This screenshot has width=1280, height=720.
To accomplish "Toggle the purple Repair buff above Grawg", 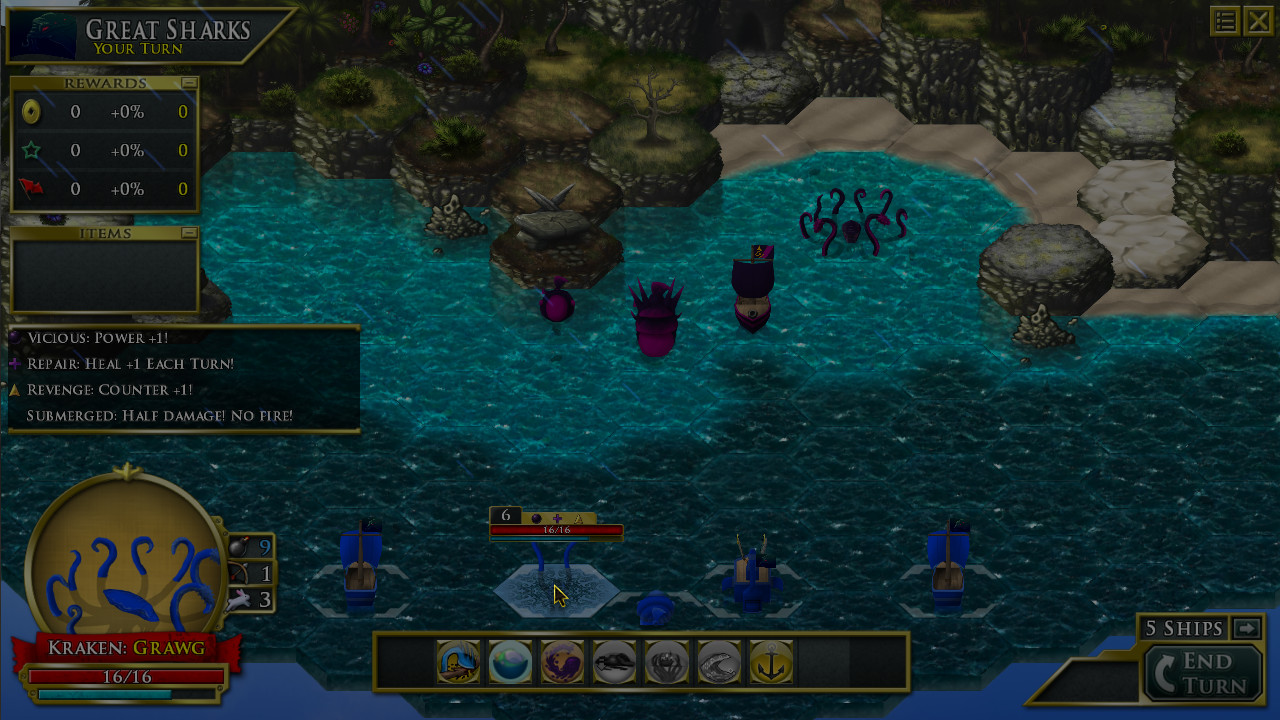I will tap(557, 519).
